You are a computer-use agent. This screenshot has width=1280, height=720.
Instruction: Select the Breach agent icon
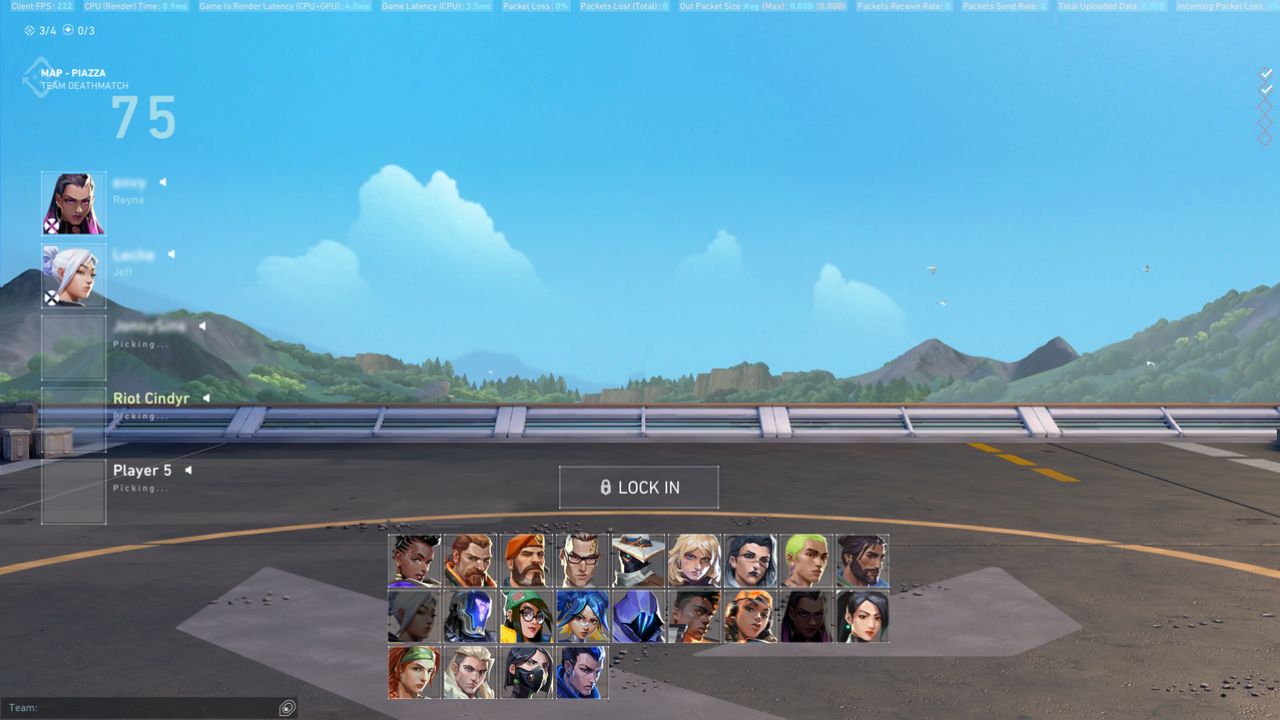tap(470, 561)
